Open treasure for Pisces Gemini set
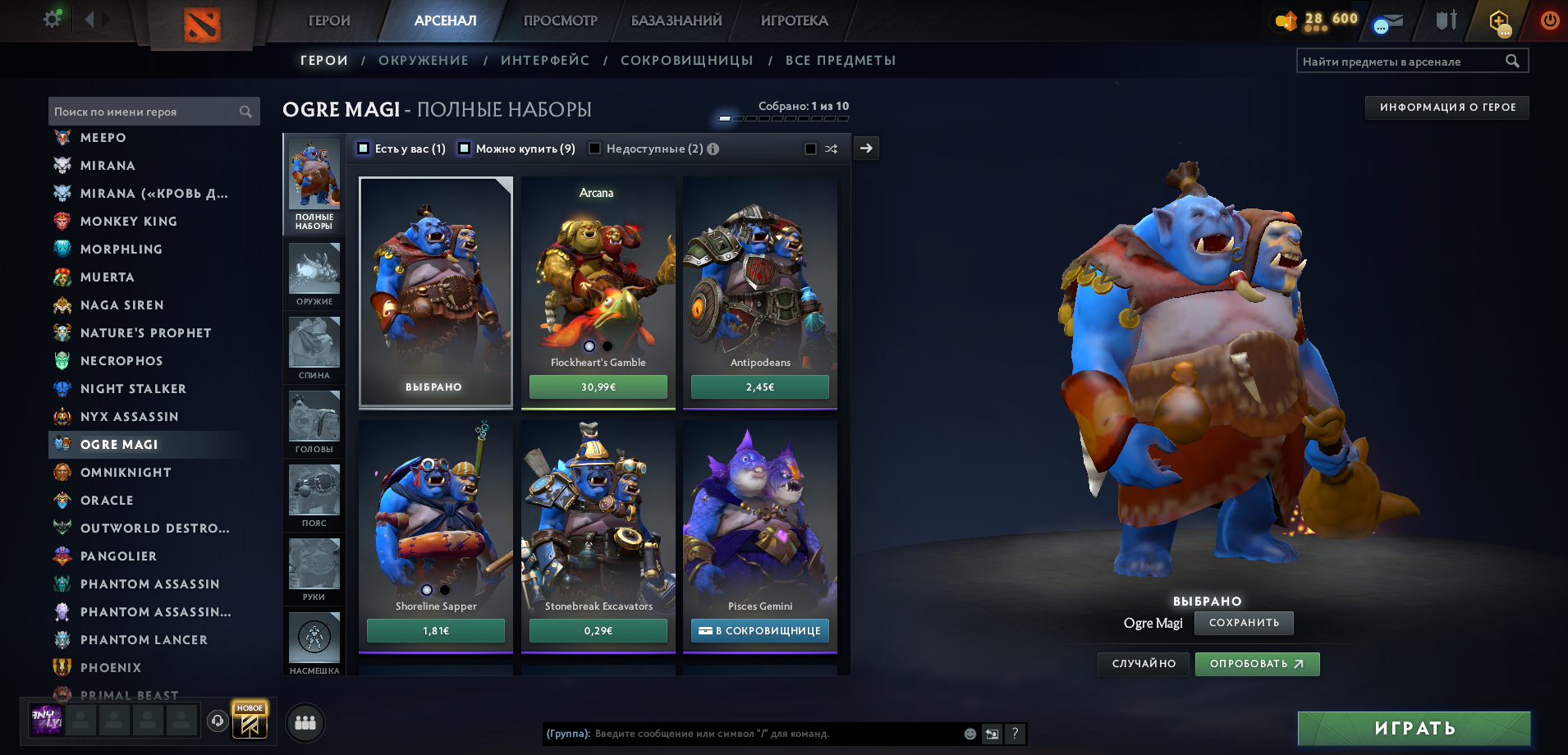Image resolution: width=1568 pixels, height=755 pixels. click(759, 630)
